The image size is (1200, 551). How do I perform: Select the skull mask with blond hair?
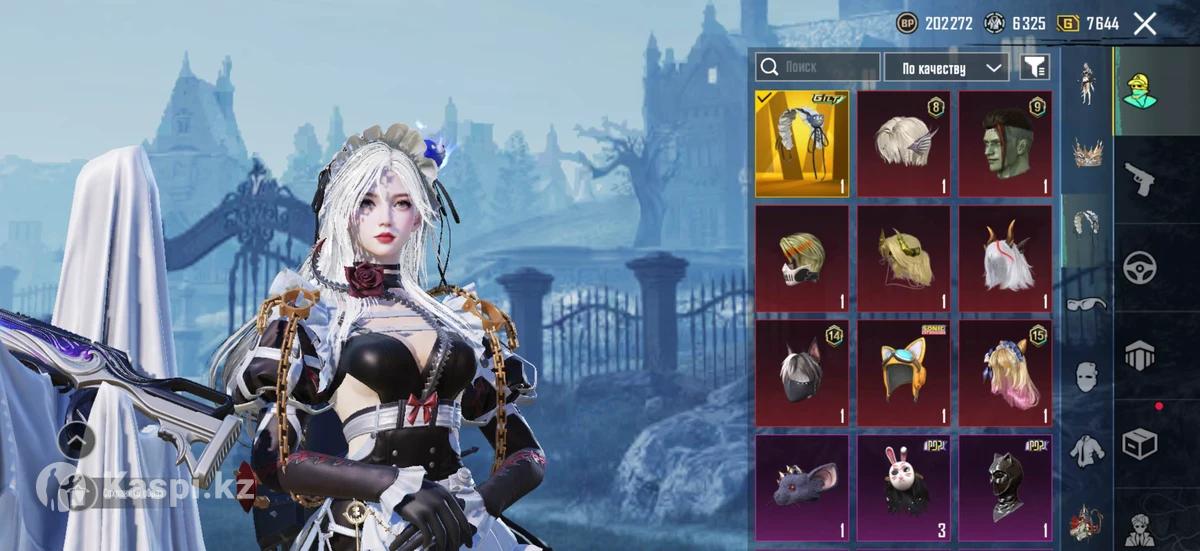(802, 258)
